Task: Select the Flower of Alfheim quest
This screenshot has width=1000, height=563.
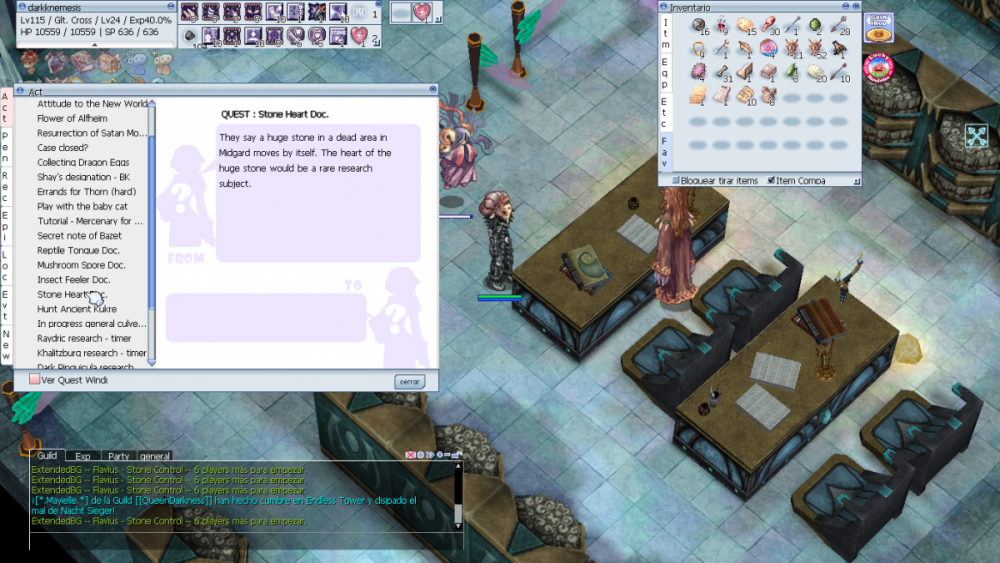Action: 71,118
